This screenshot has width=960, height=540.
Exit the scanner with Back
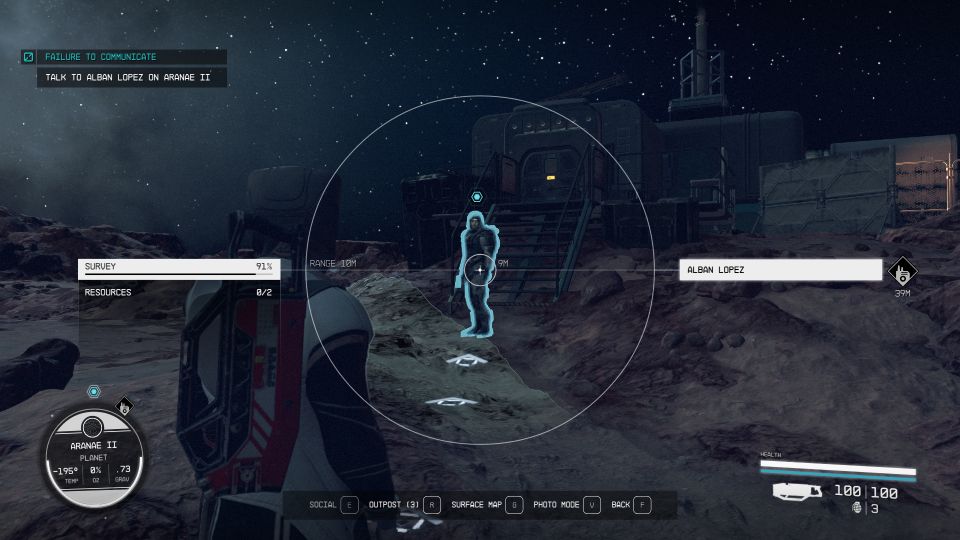coord(630,505)
